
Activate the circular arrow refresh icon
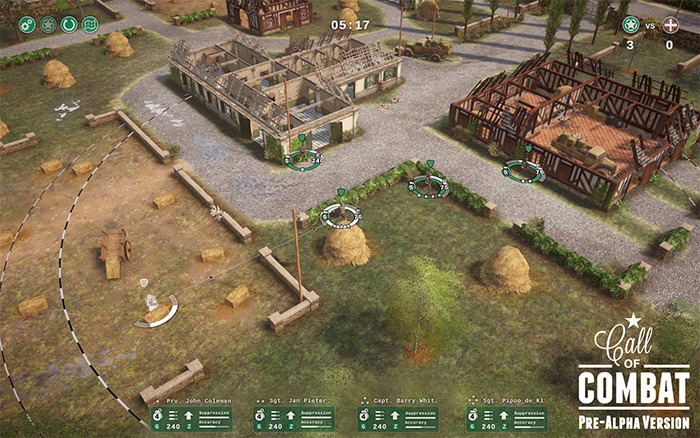[x=69, y=24]
